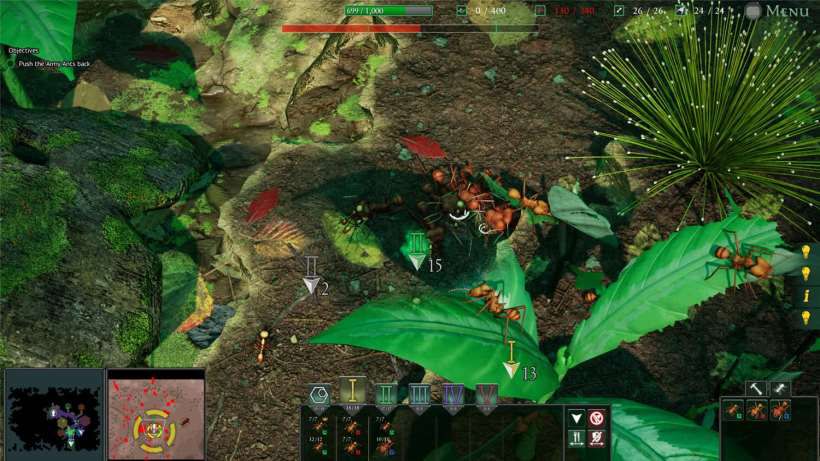Select the hexagon nest group banner
Viewport: 820px width, 461px height.
[319, 396]
